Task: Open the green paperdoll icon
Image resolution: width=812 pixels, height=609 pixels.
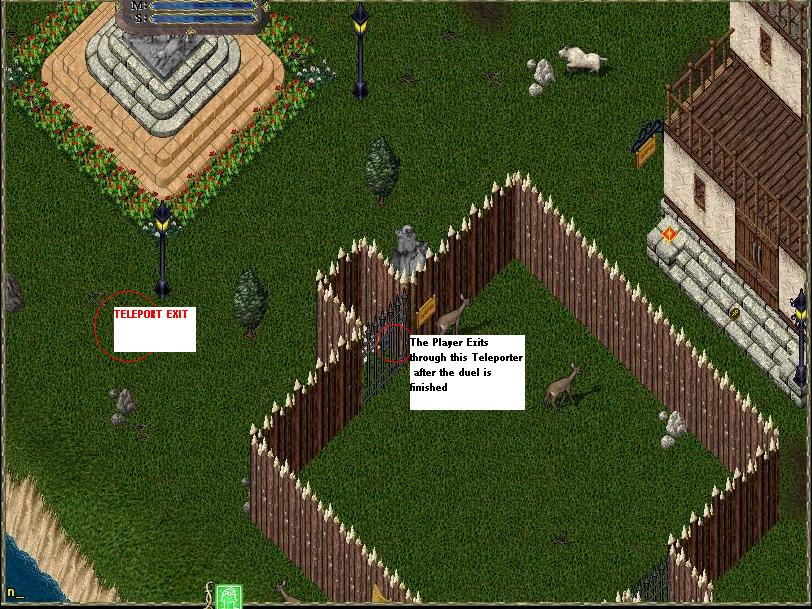Action: point(229,597)
